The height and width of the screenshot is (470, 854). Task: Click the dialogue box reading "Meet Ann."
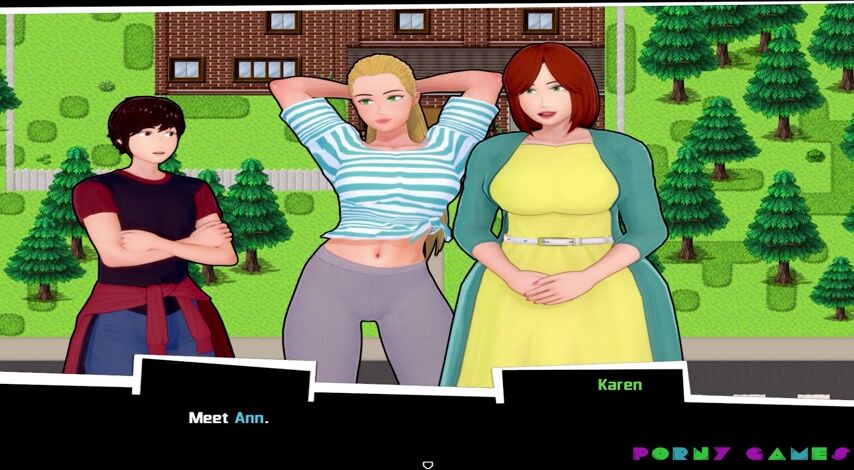(229, 418)
